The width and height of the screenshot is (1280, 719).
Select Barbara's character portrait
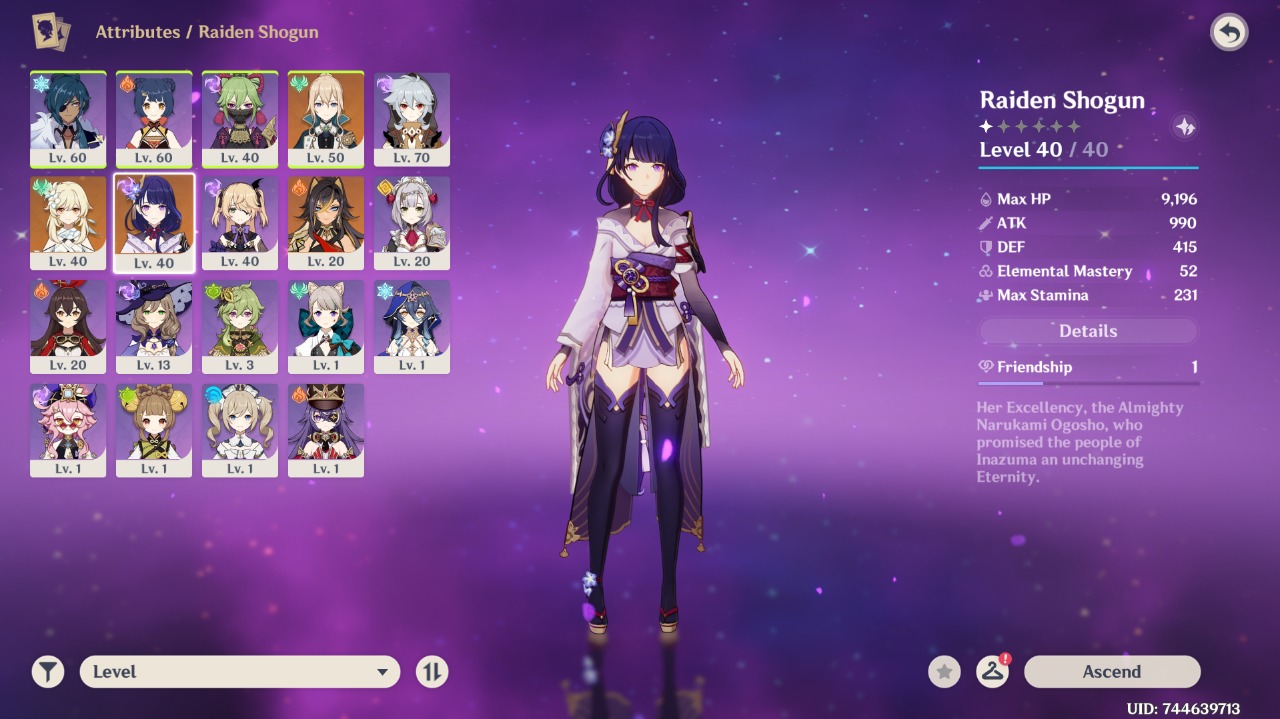point(240,430)
